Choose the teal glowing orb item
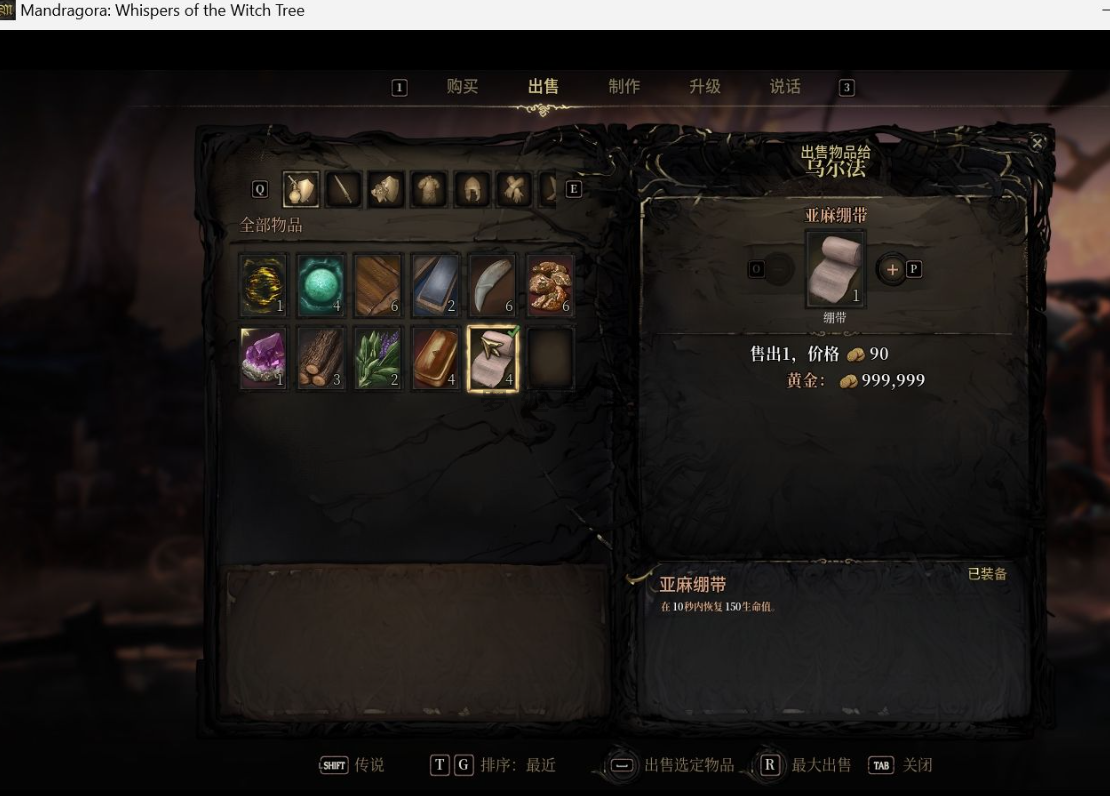Viewport: 1110px width, 796px height. [321, 284]
